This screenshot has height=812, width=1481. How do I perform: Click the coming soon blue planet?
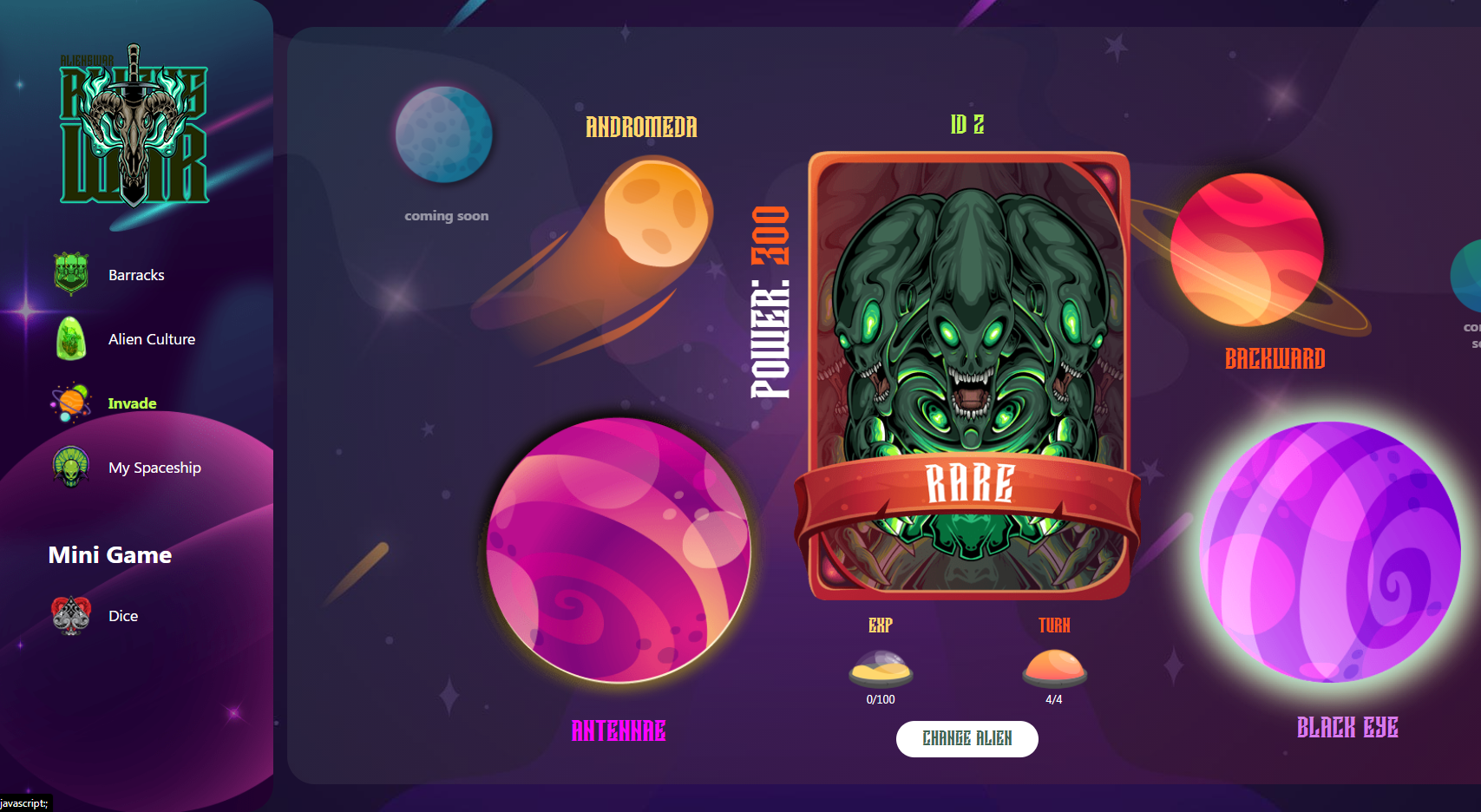(x=444, y=134)
